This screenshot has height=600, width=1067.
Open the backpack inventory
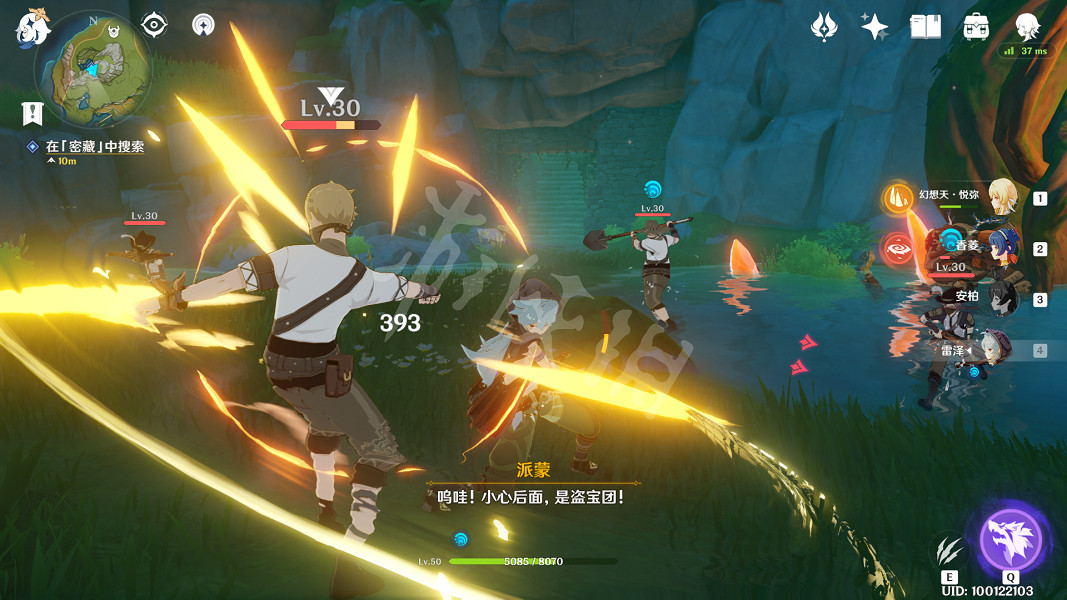(x=976, y=27)
